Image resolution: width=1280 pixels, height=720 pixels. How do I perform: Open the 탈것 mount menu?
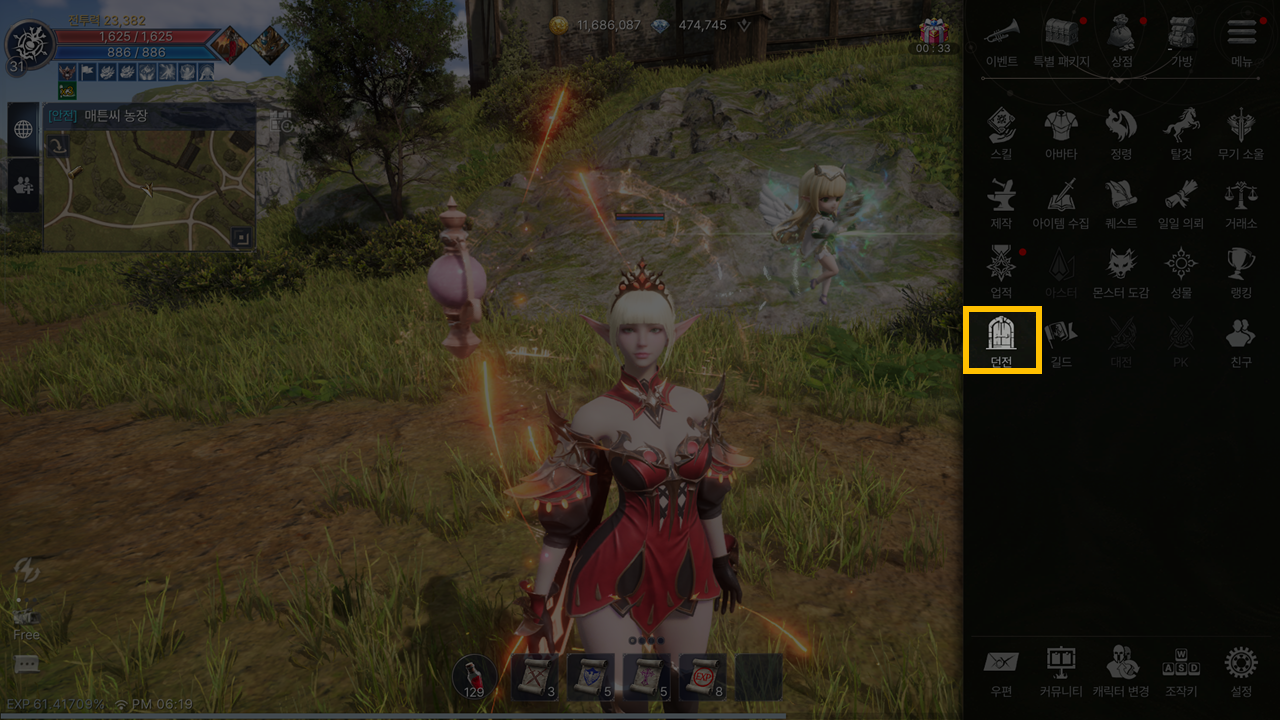(1181, 134)
